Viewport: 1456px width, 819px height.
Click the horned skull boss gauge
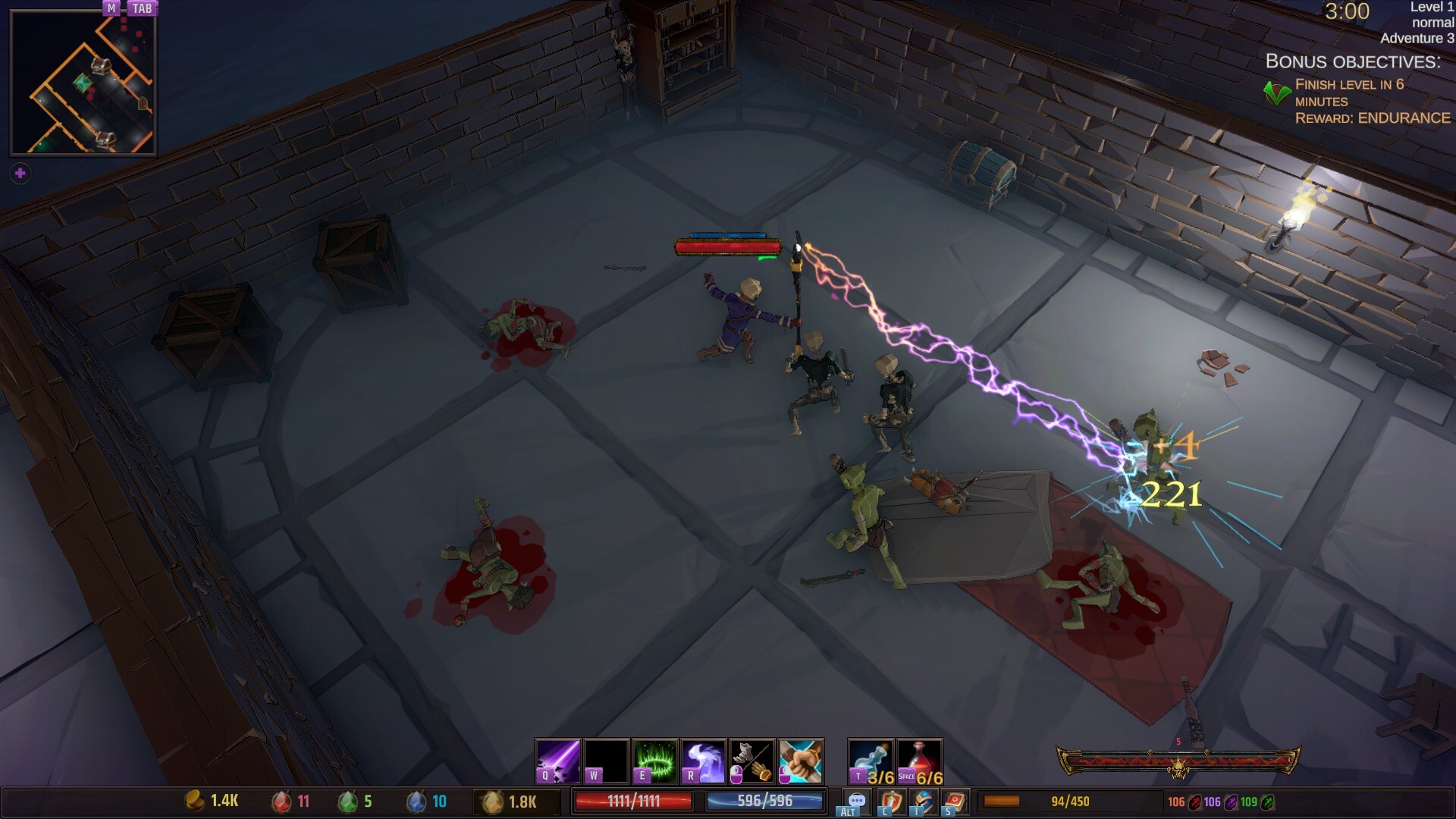coord(1178,763)
